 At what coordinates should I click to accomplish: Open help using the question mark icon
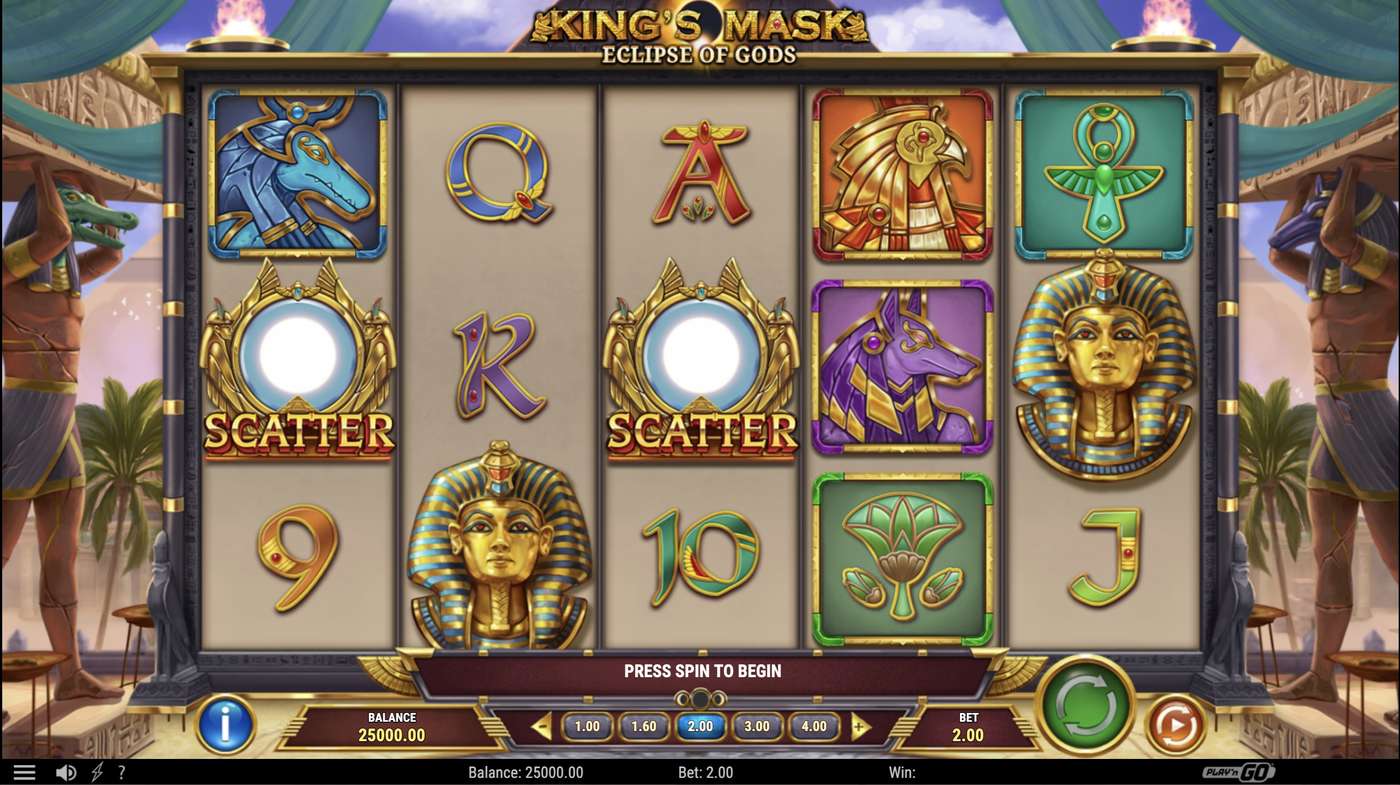(x=121, y=771)
